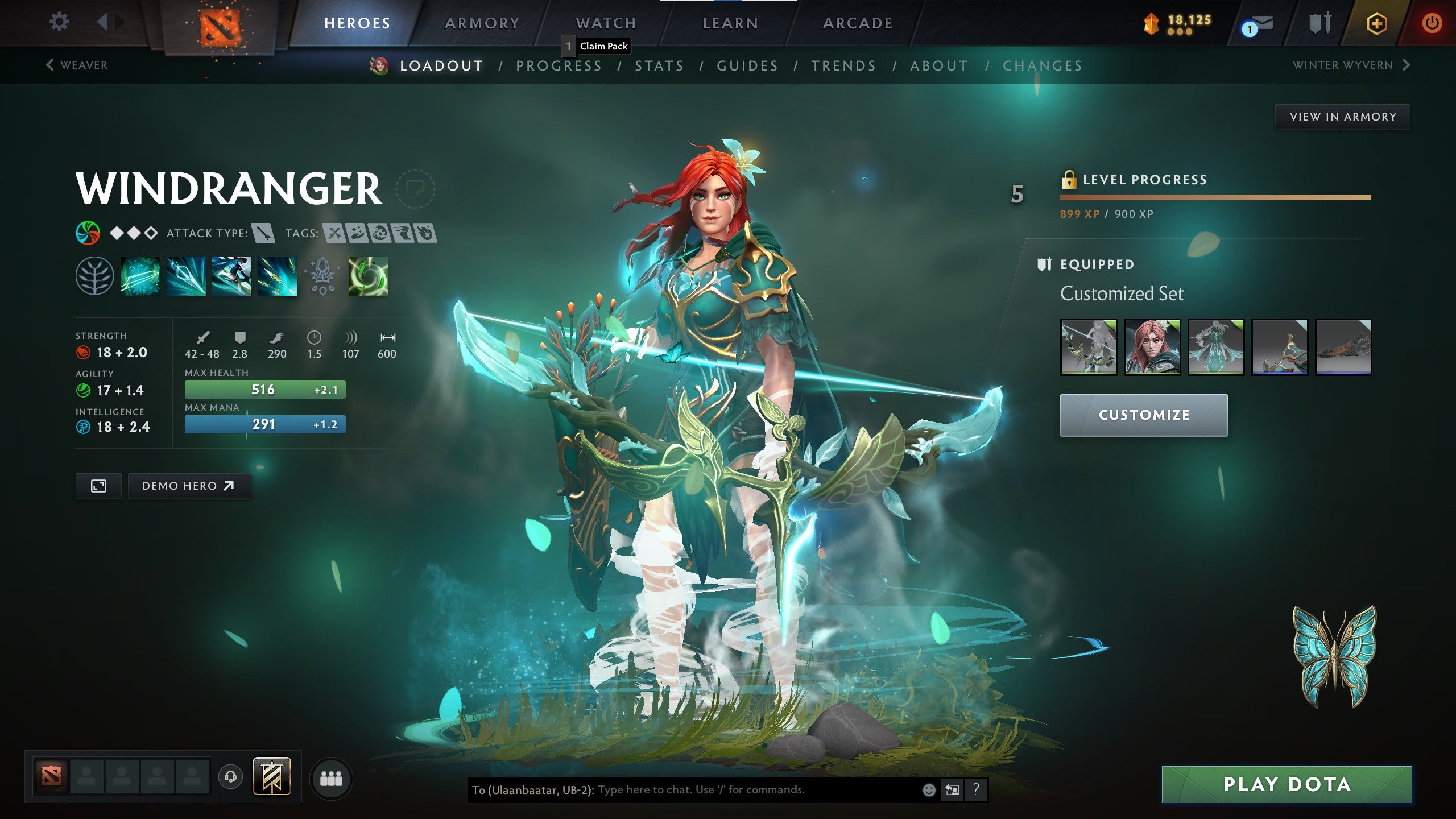This screenshot has height=819, width=1456.
Task: Open the Customize loadout button
Action: [1143, 415]
